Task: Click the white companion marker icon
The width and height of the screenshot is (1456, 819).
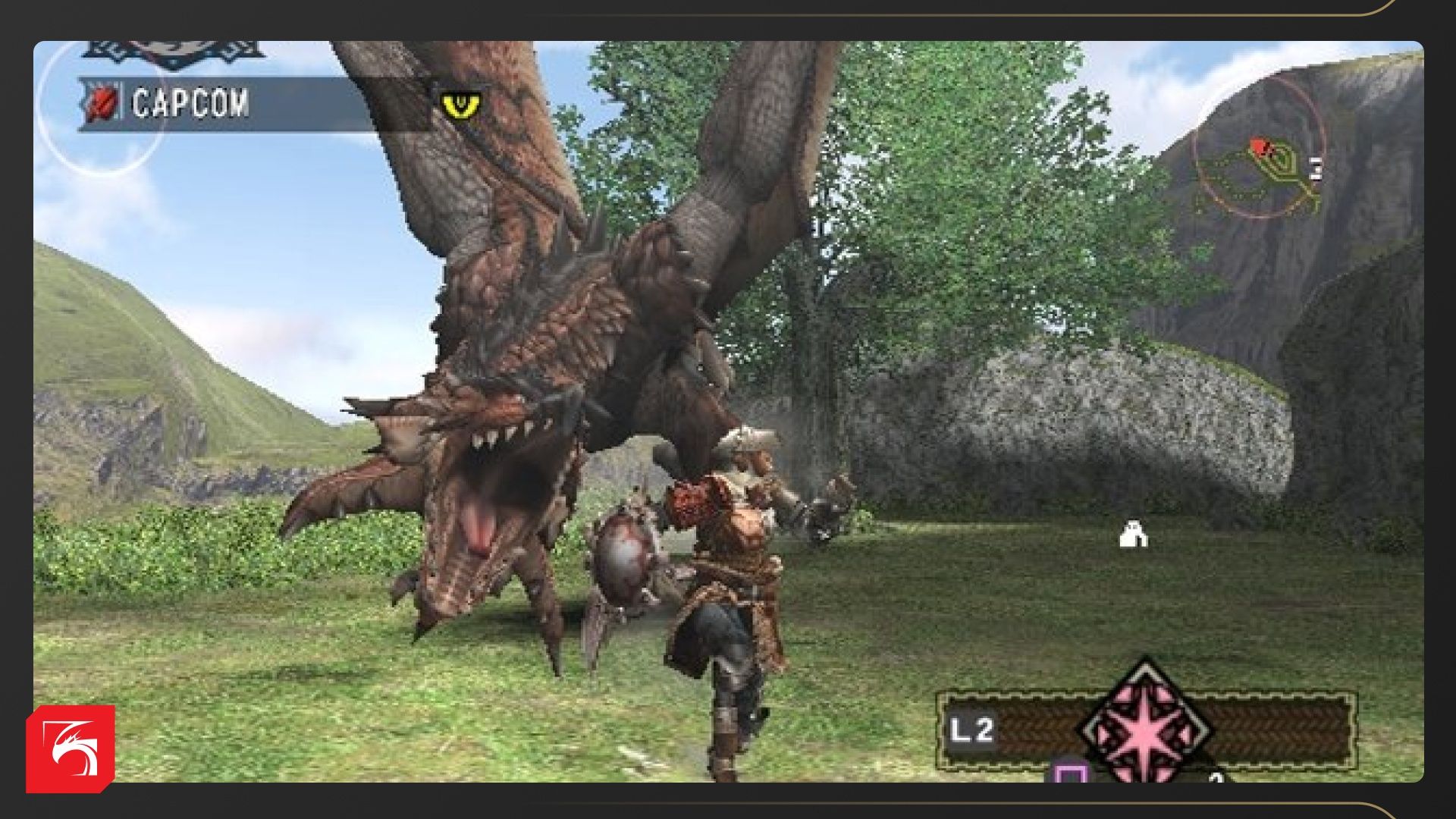Action: point(1133,535)
